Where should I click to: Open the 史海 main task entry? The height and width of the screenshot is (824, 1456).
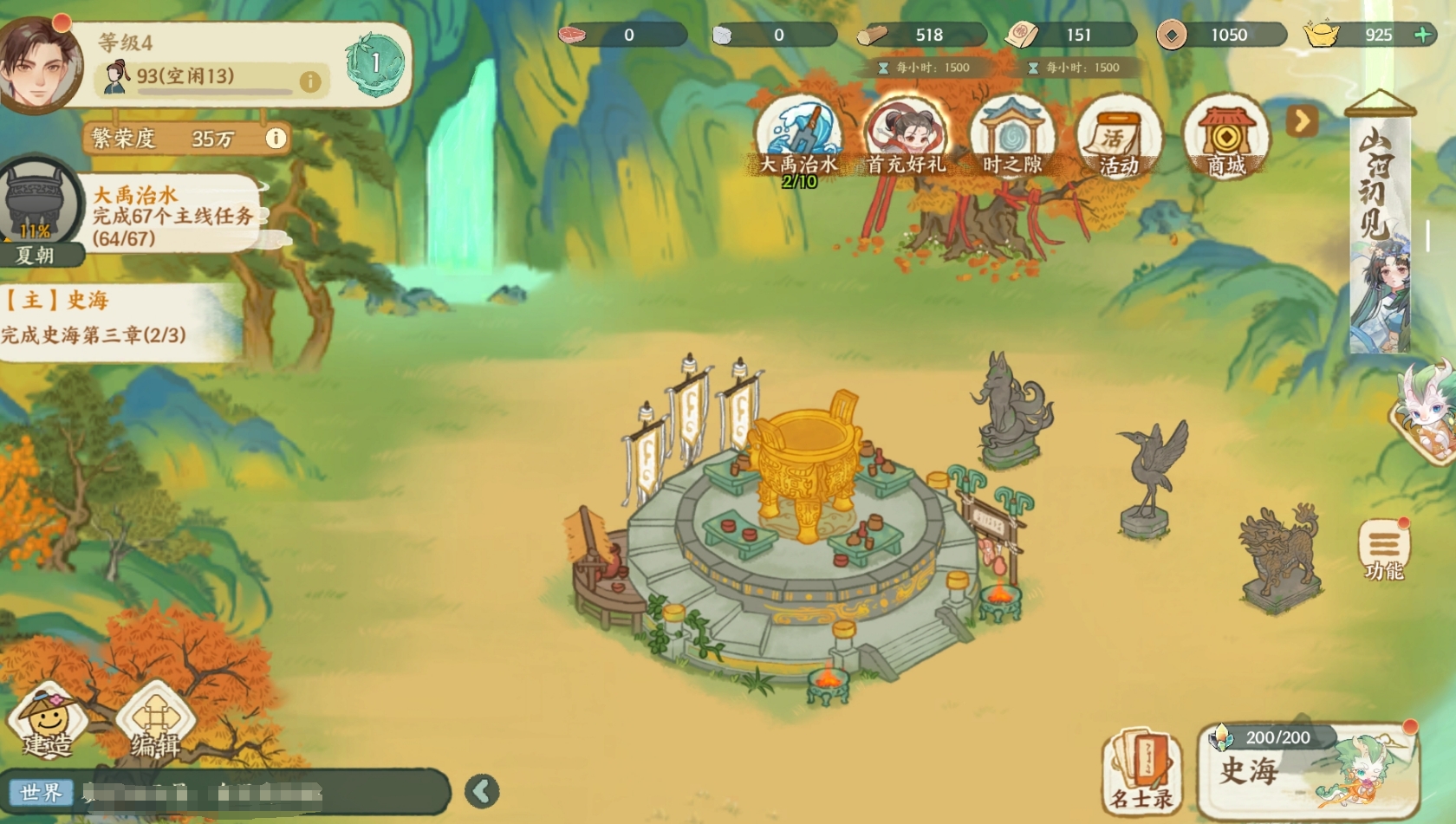tap(104, 318)
